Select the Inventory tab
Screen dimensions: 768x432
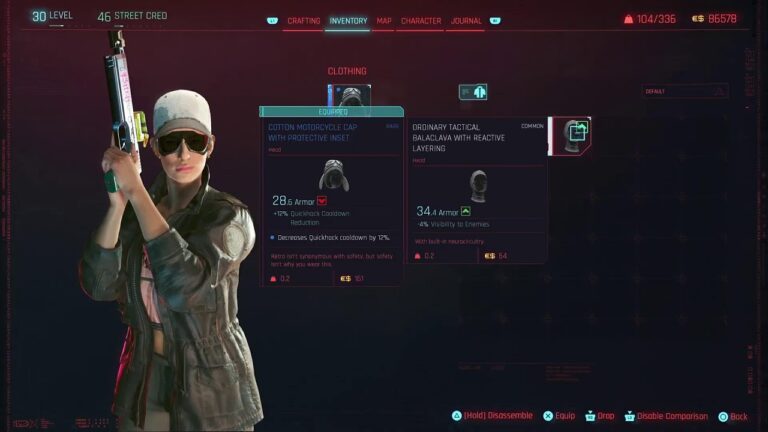point(348,20)
